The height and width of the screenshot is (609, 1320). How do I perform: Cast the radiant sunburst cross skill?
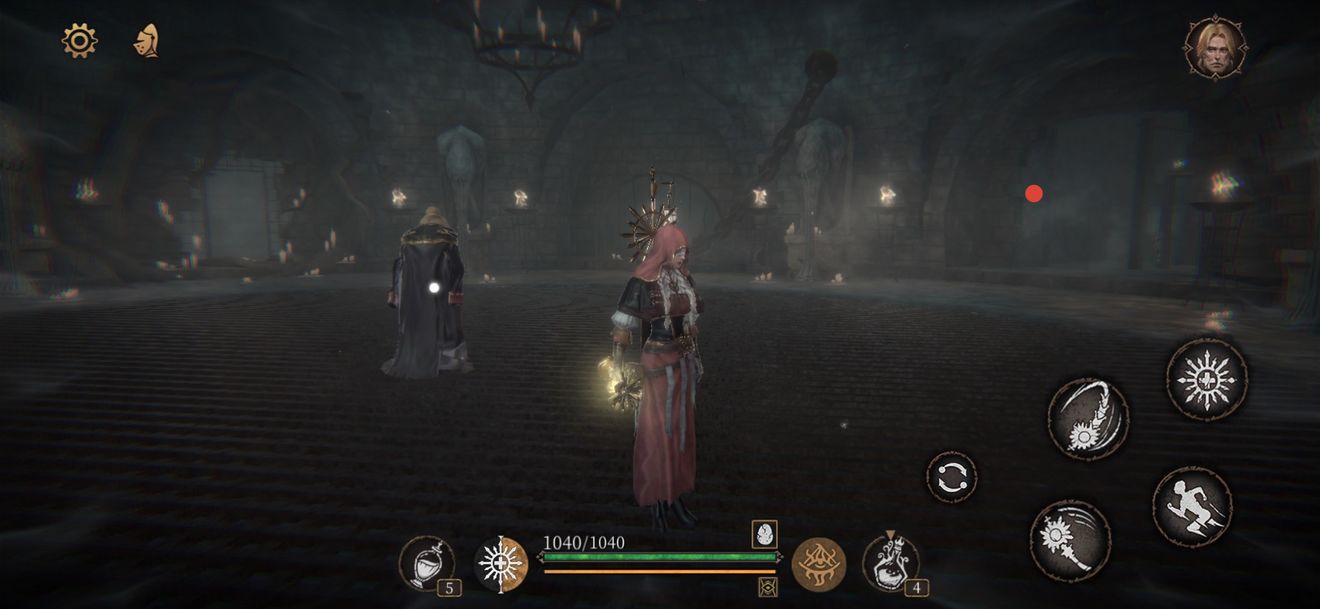click(1207, 379)
